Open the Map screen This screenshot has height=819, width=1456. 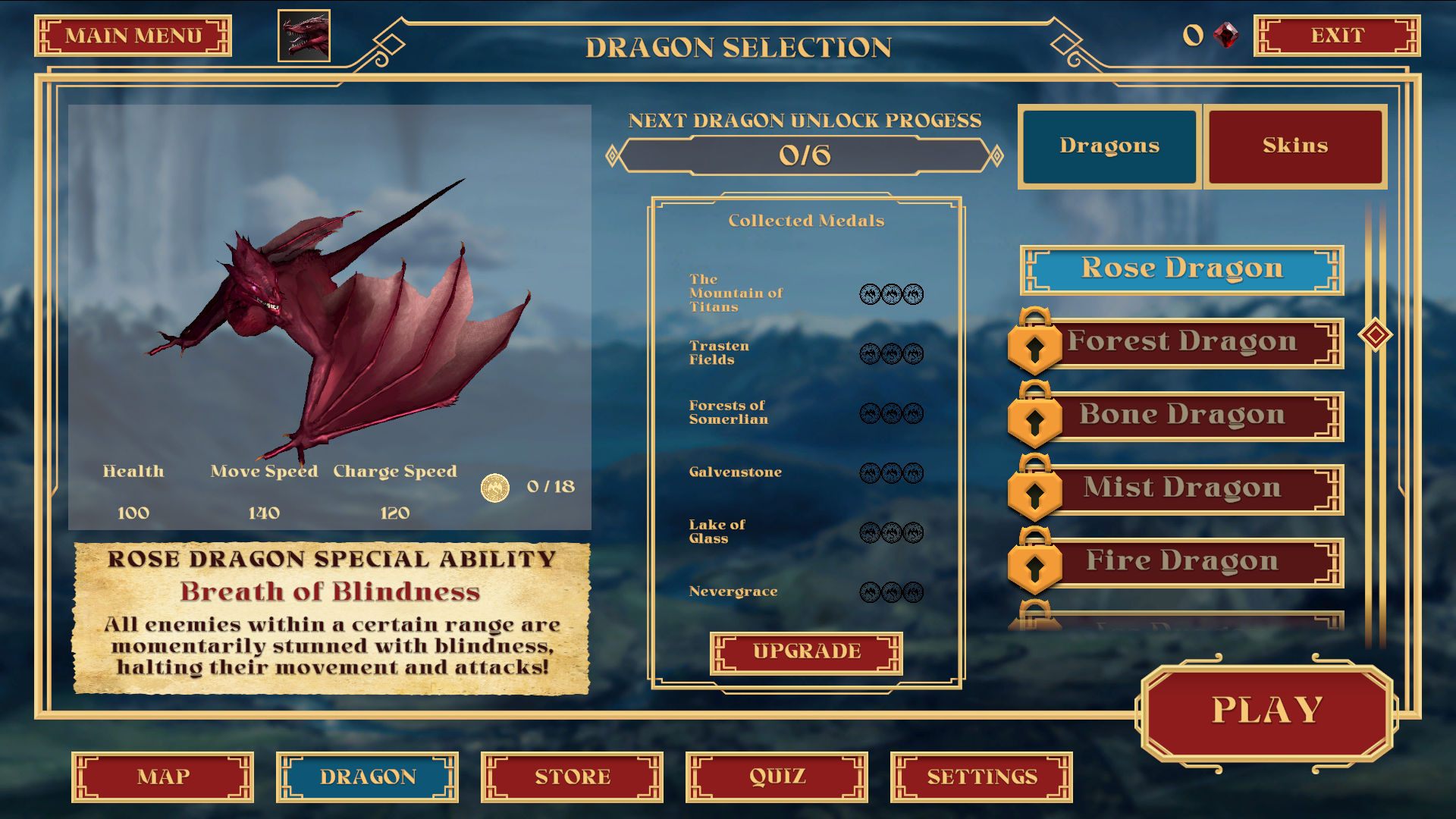pyautogui.click(x=163, y=777)
